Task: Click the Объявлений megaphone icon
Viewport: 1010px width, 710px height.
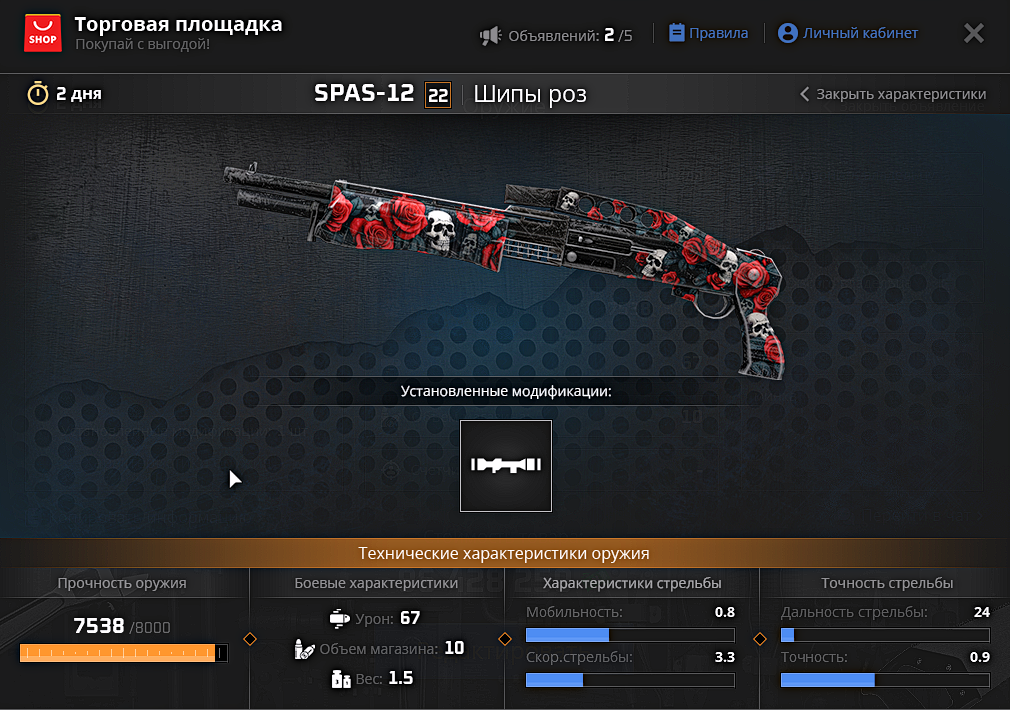Action: [490, 36]
